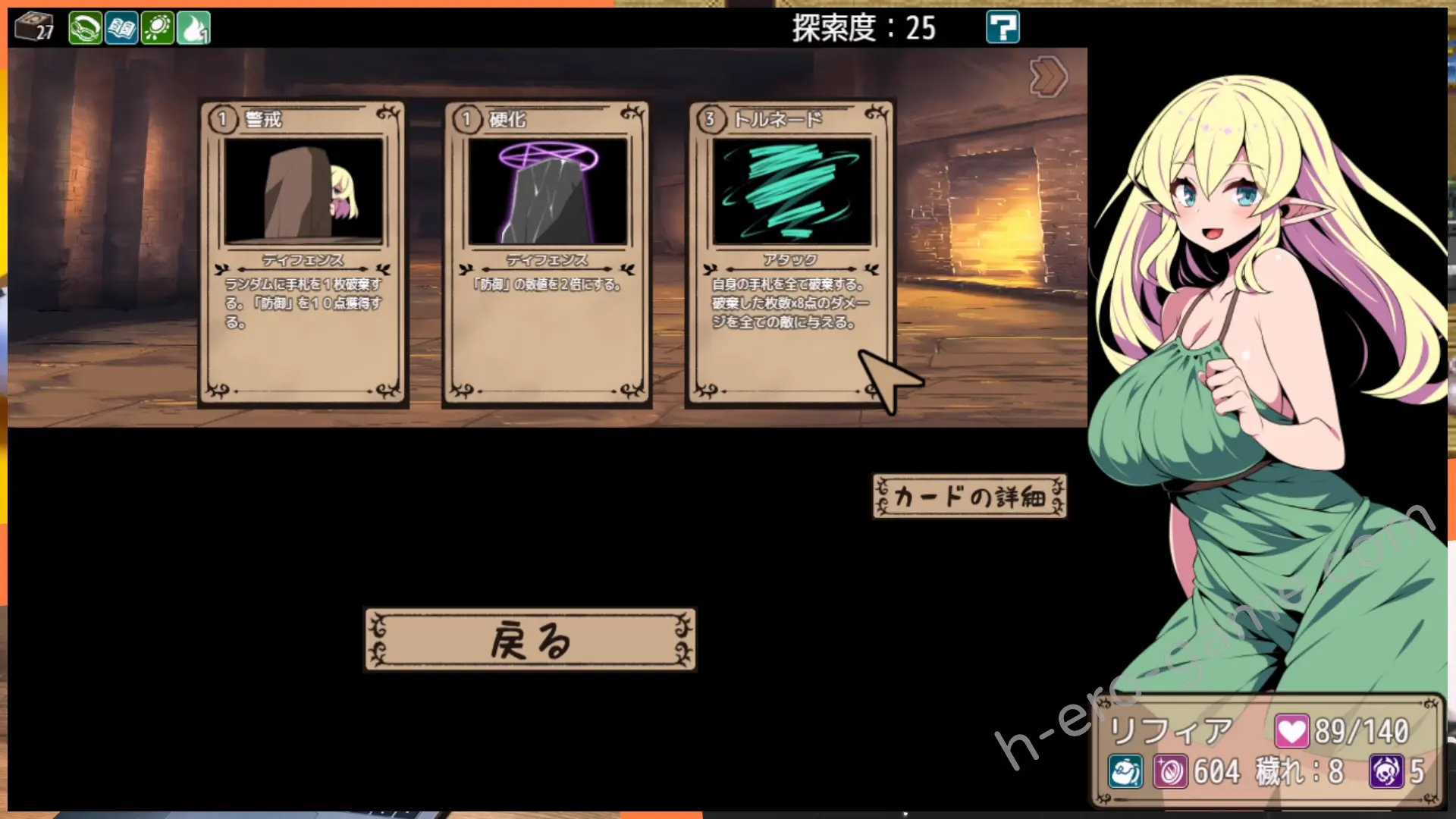This screenshot has height=819, width=1456.
Task: Select the 警戒 defense card
Action: pos(303,254)
